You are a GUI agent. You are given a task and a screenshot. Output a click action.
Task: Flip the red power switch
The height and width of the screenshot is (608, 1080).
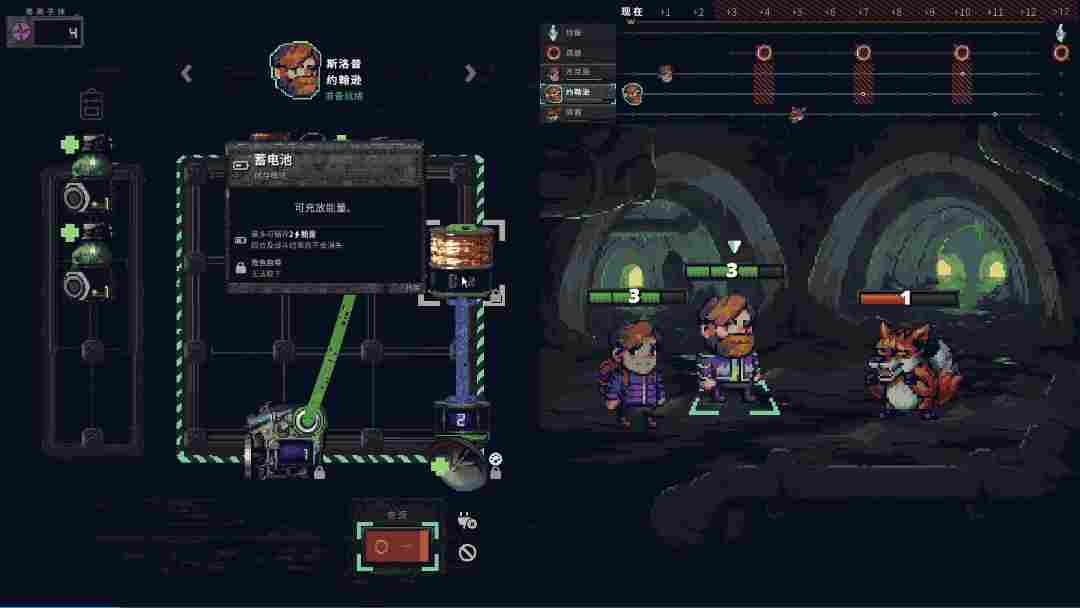[x=395, y=547]
